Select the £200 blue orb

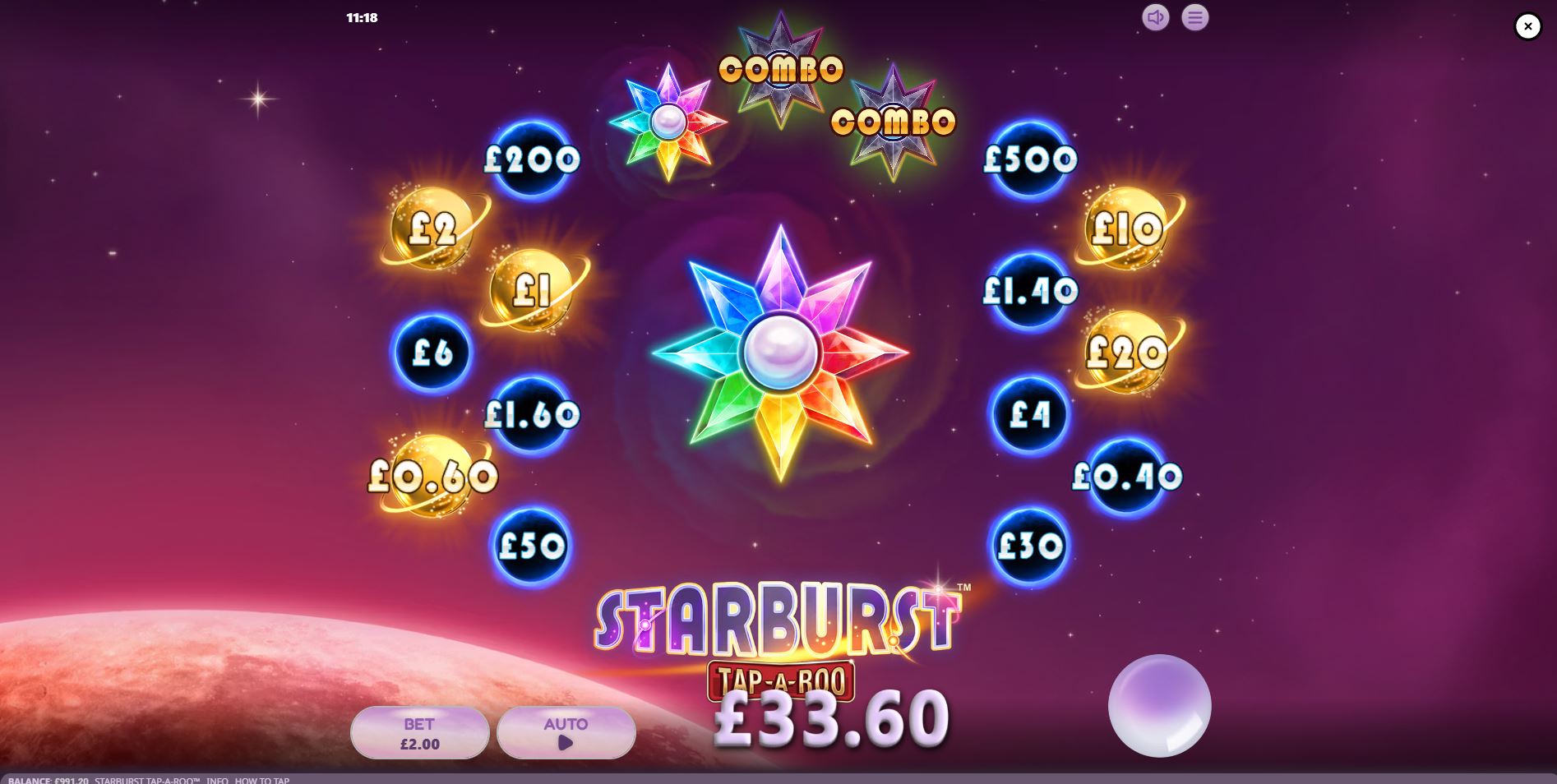click(x=531, y=159)
